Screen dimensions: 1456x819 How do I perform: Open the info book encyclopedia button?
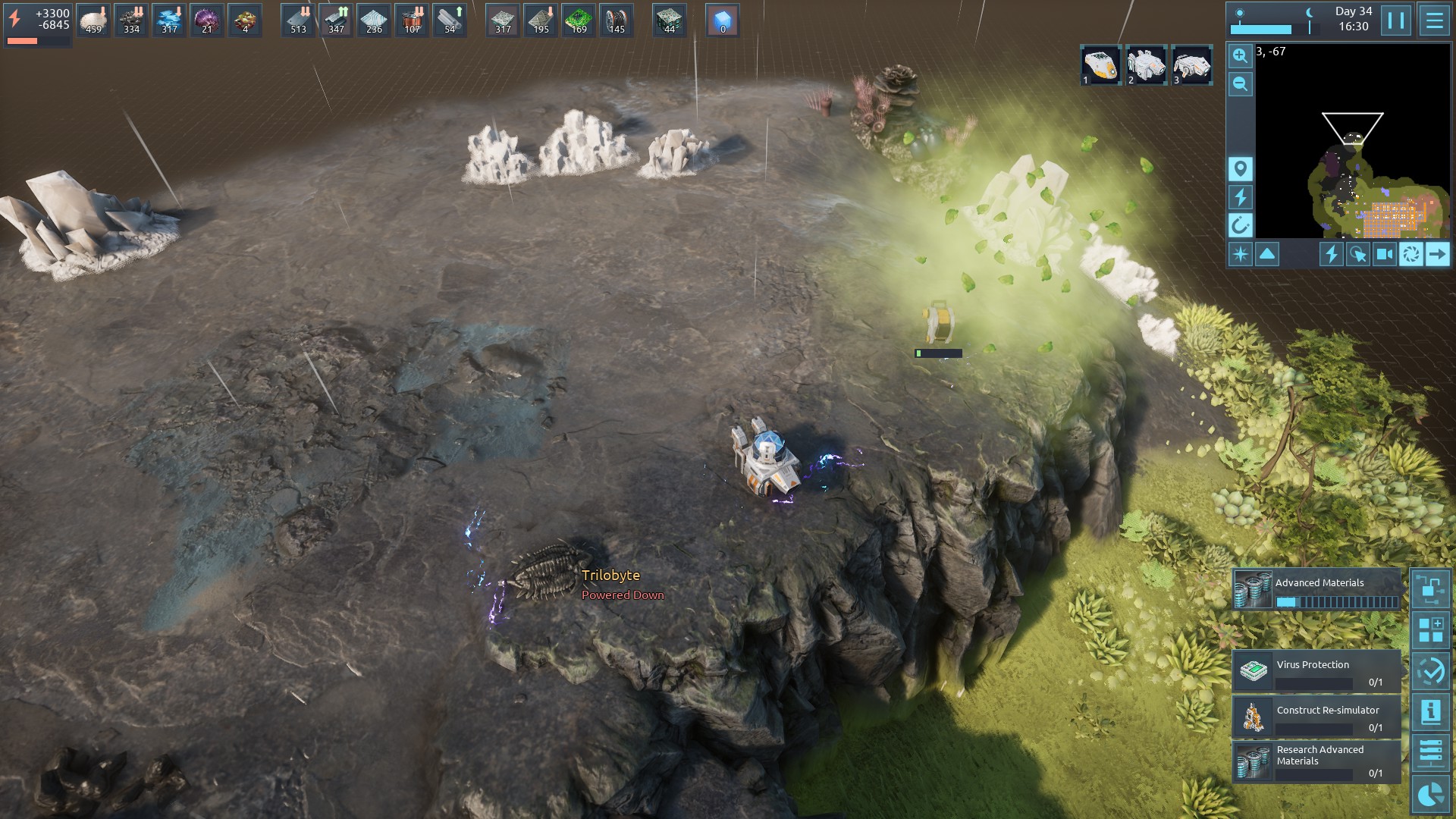(1430, 712)
